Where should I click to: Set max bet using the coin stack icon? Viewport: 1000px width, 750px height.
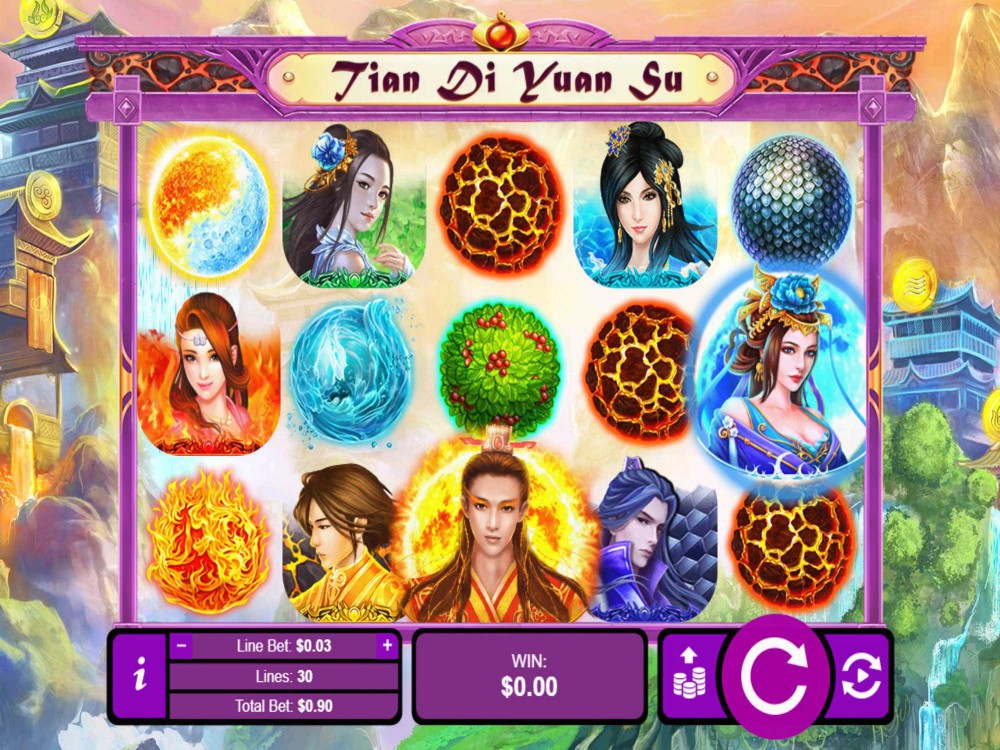[689, 676]
